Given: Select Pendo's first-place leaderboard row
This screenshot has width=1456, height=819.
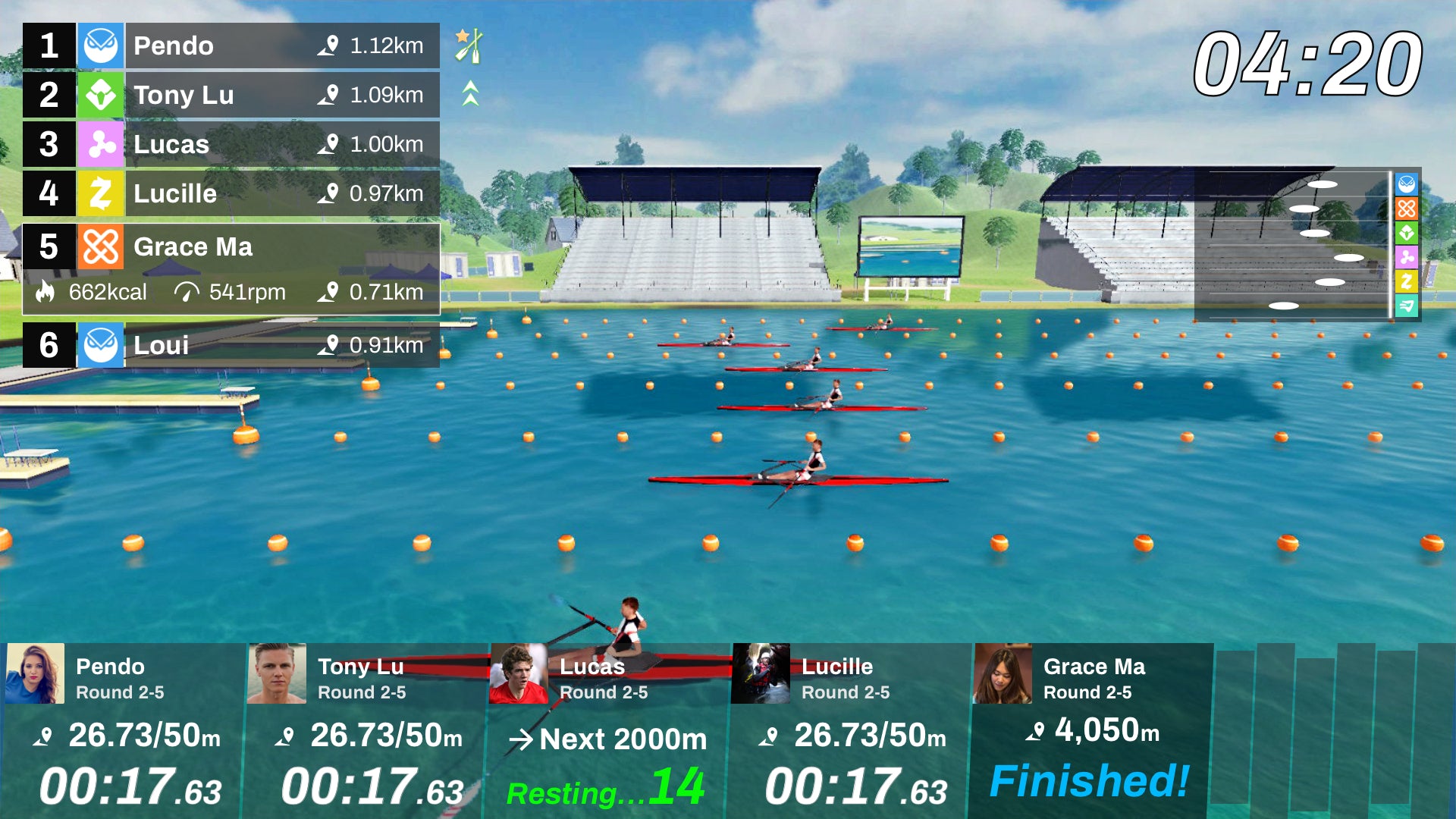Looking at the screenshot, I should 231,46.
